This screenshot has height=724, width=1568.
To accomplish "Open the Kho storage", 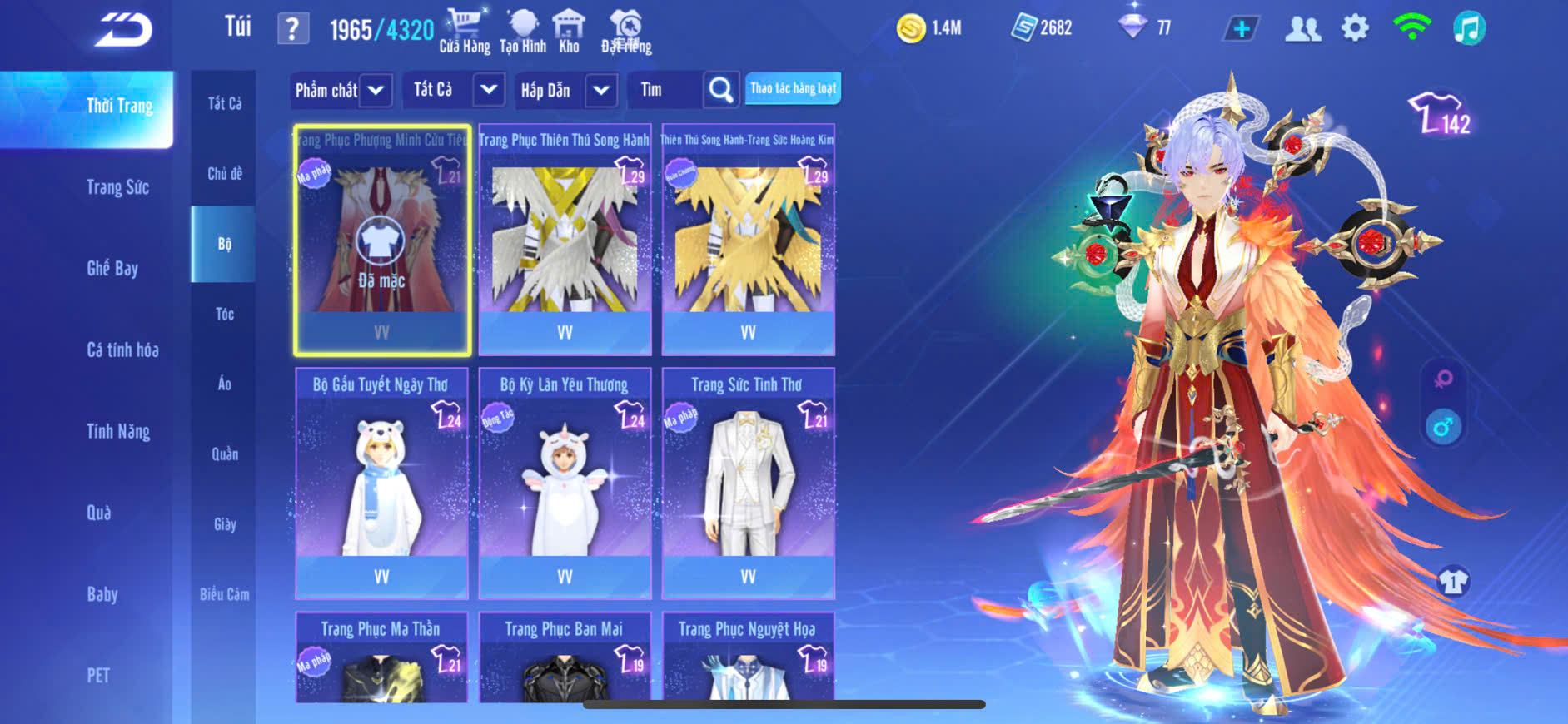I will point(569,31).
